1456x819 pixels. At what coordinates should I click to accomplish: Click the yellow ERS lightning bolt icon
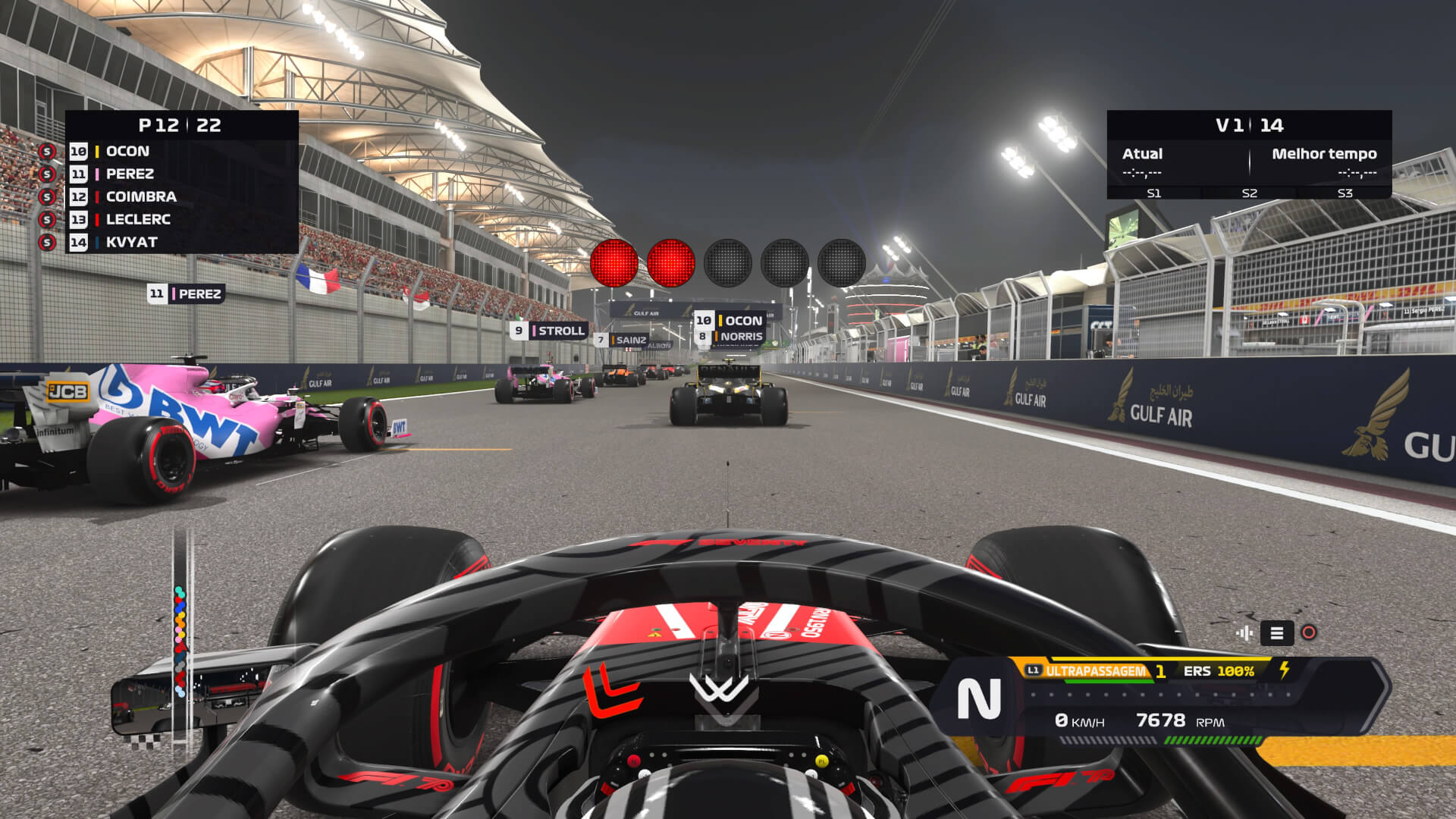click(1285, 670)
